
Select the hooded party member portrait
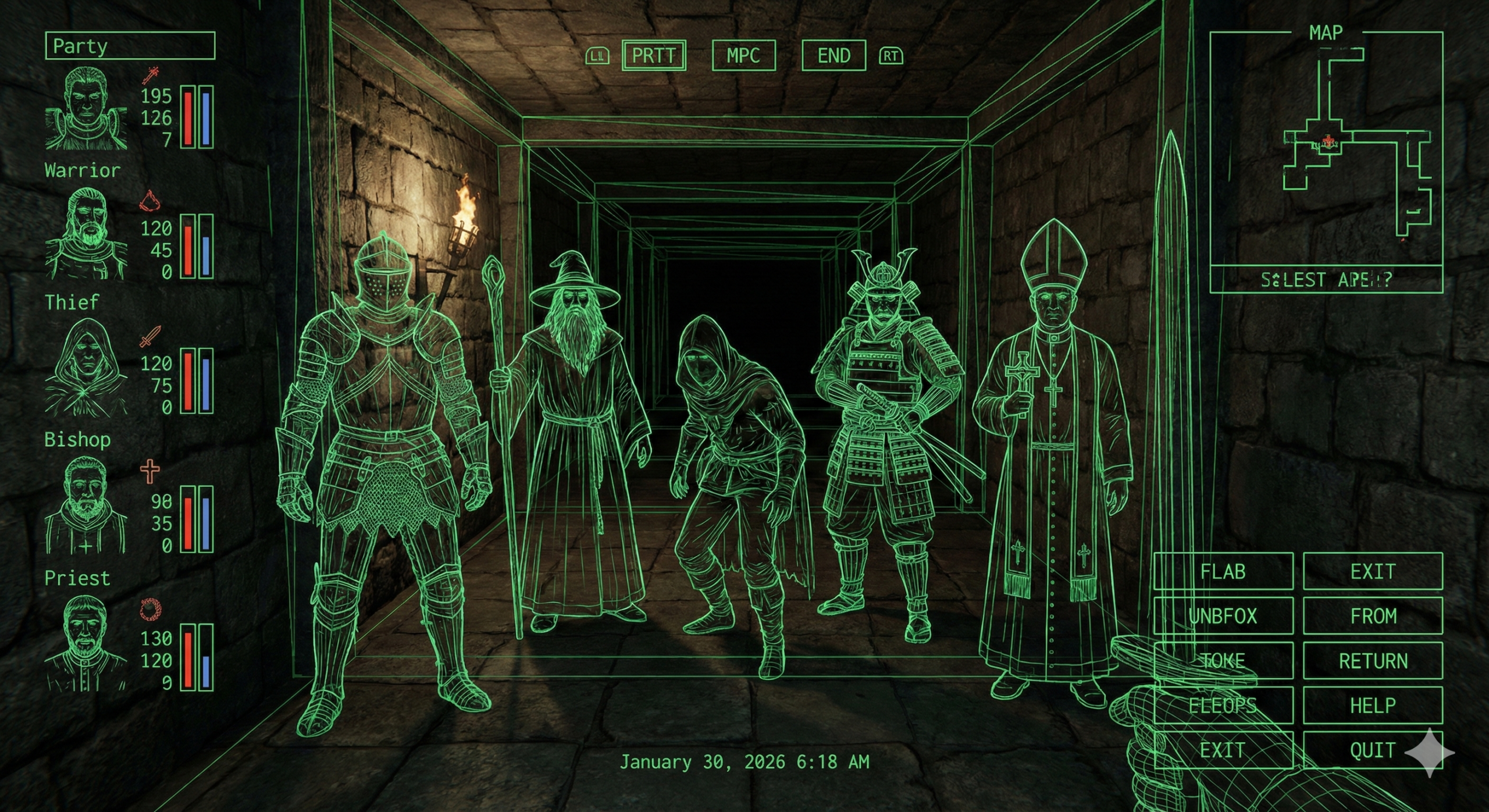coord(86,368)
